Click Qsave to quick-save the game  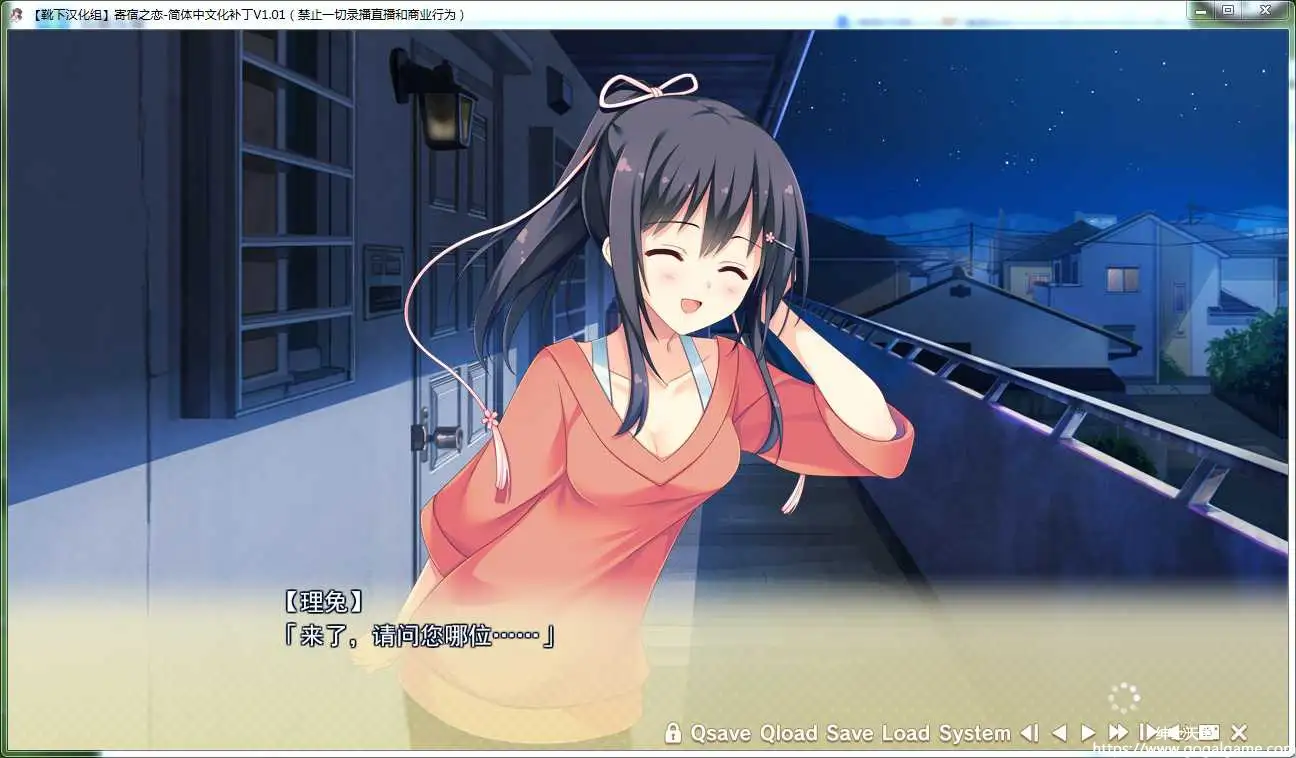pos(722,732)
